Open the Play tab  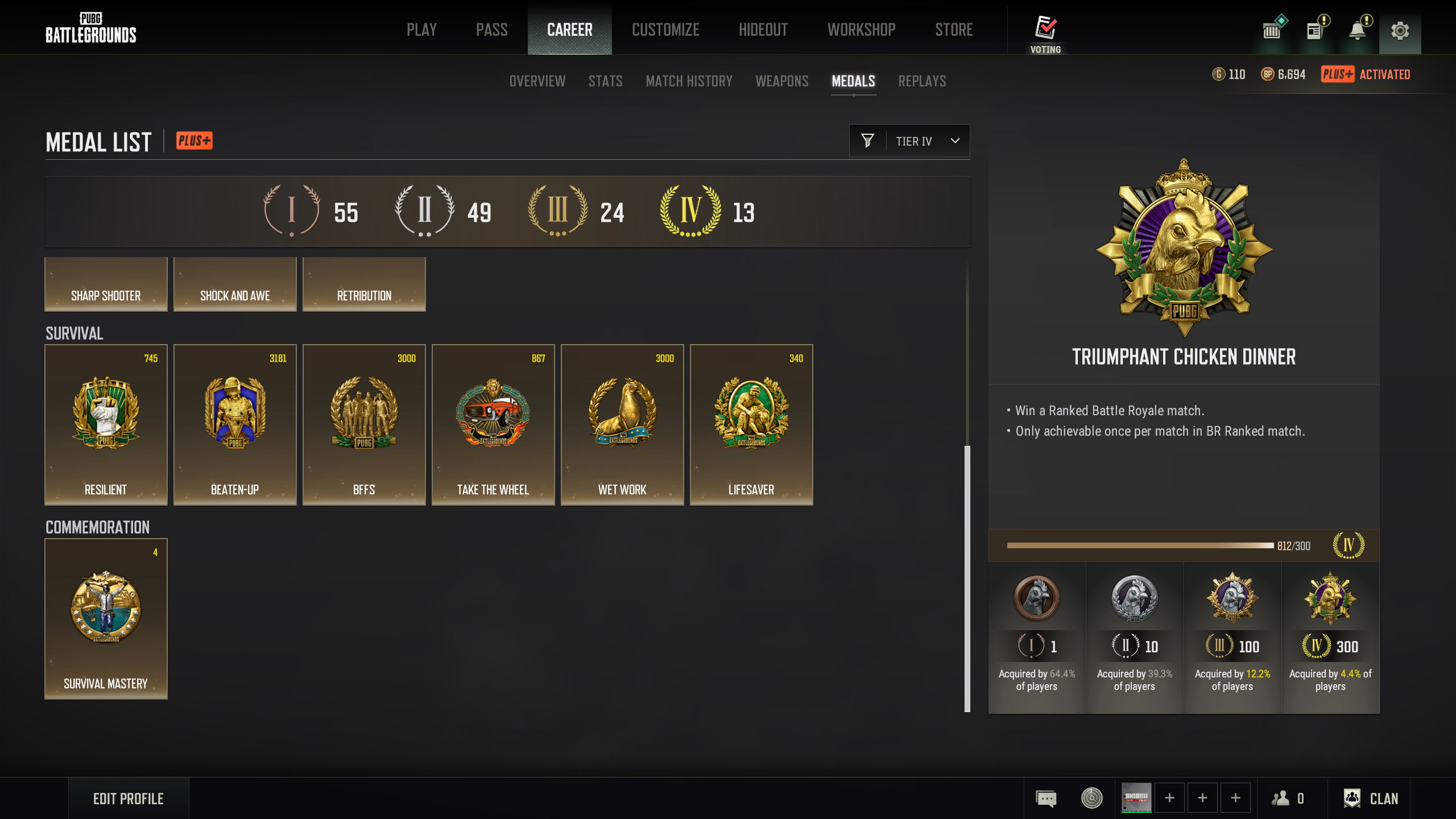pos(421,30)
